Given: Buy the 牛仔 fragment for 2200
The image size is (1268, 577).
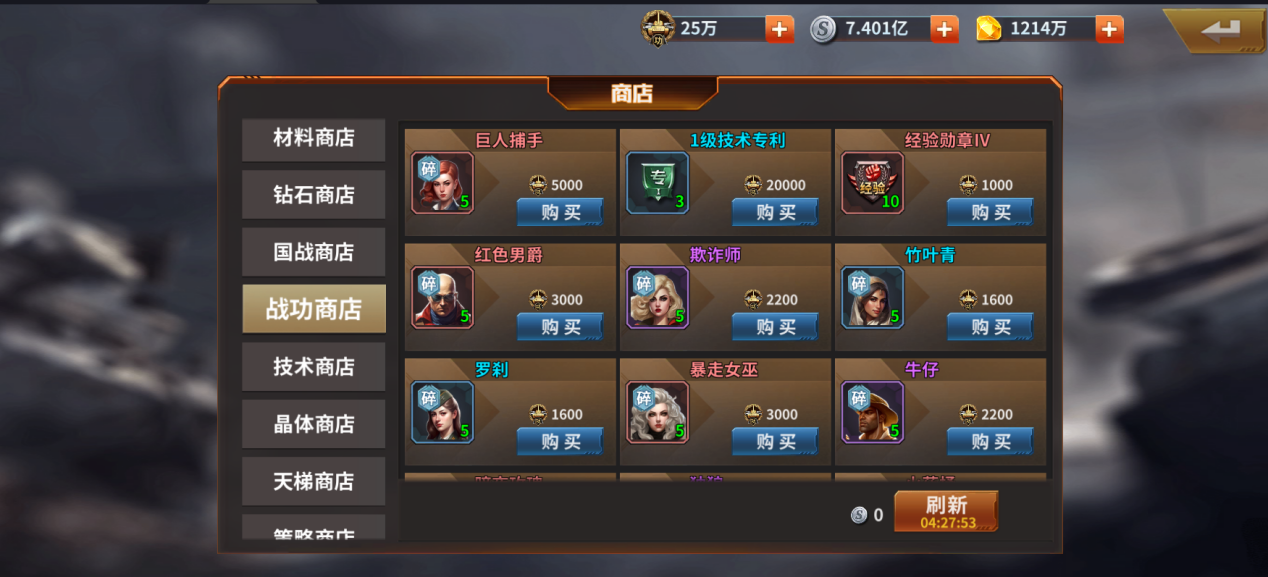Looking at the screenshot, I should tap(989, 442).
